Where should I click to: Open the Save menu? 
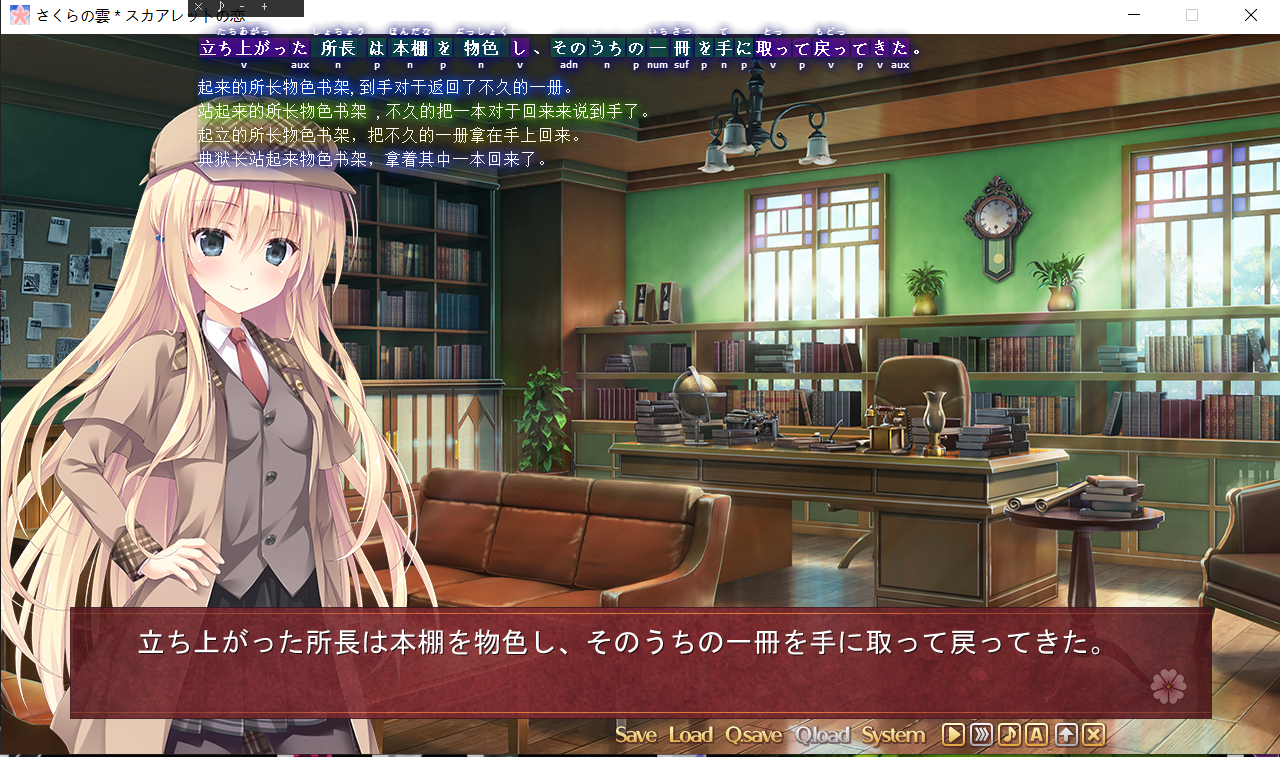click(636, 735)
